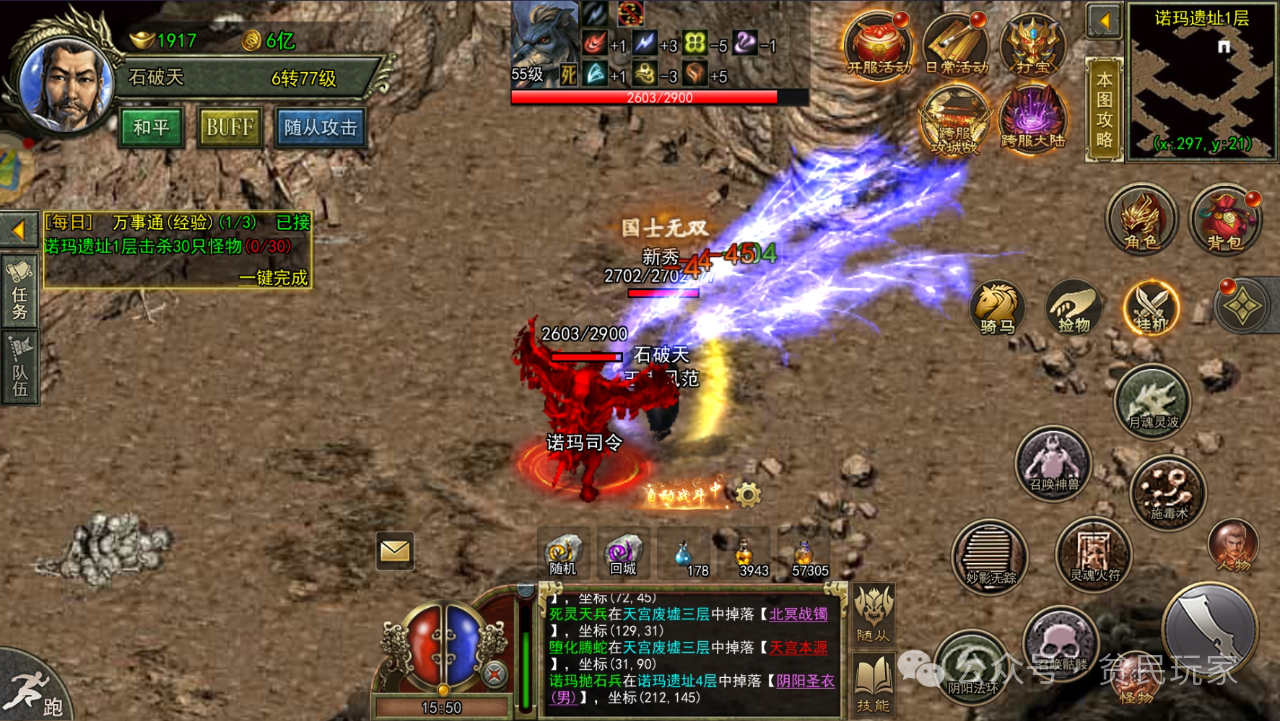Viewport: 1280px width, 721px height.
Task: Open the 背包 bag
Action: point(1225,219)
